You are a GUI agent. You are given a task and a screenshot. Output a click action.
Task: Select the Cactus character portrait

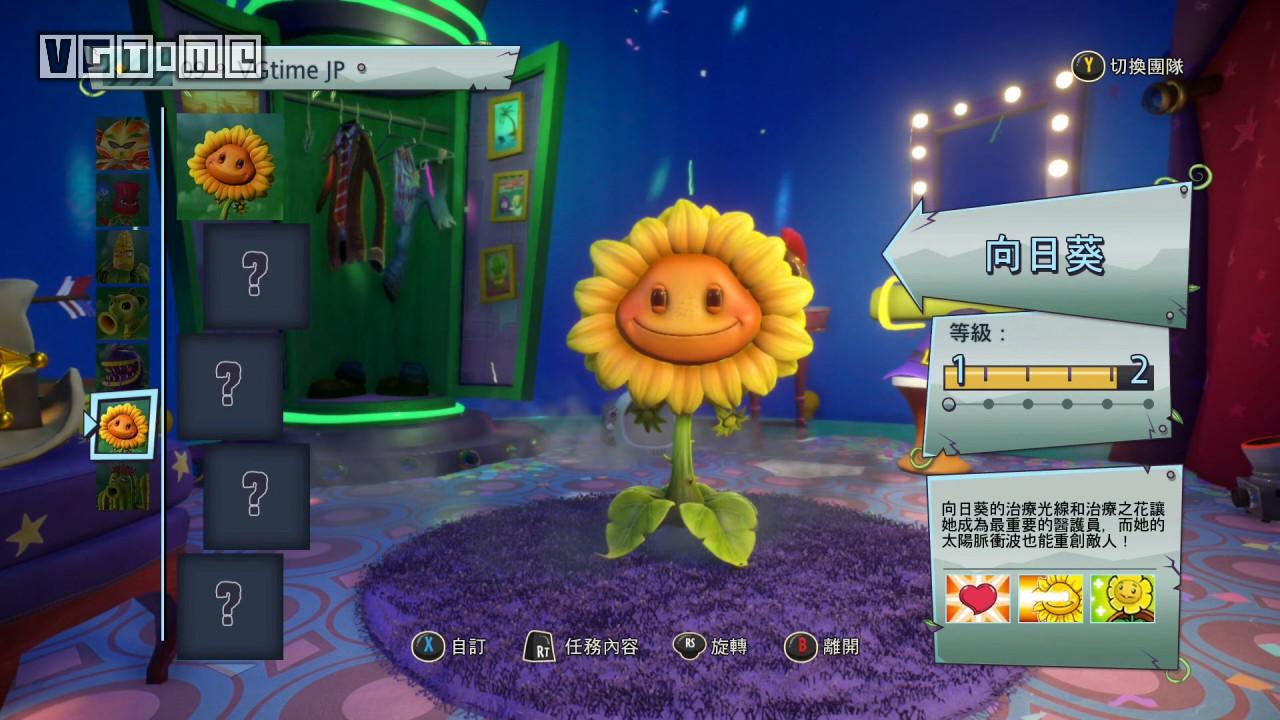122,486
